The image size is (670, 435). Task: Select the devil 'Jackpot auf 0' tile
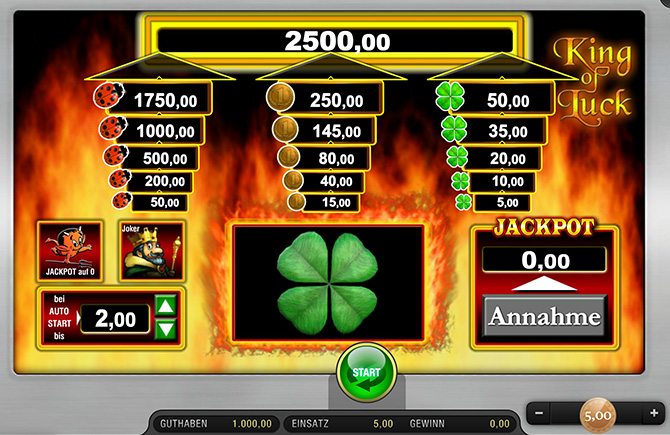coord(70,250)
